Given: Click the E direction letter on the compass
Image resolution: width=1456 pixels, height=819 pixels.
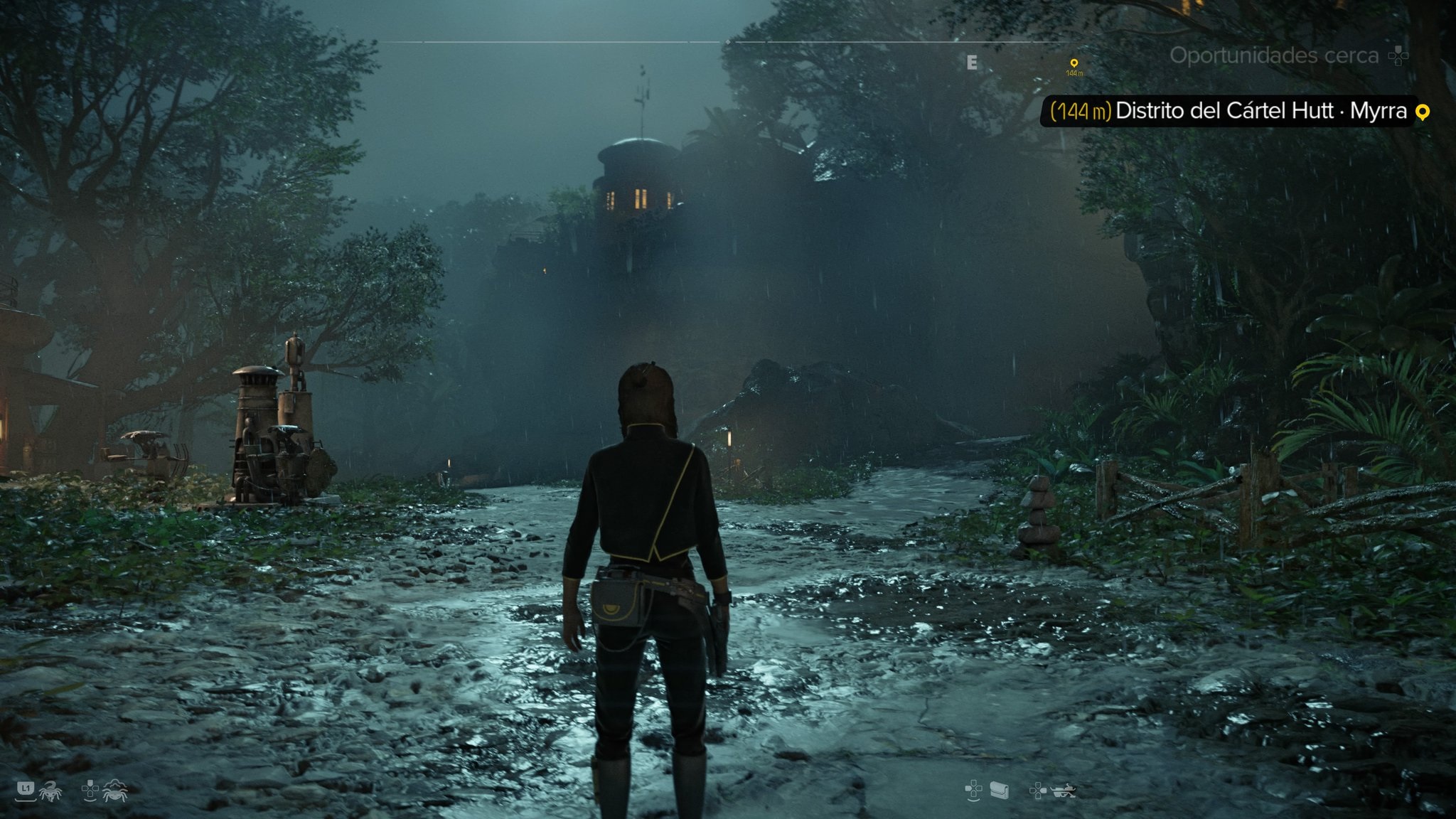Looking at the screenshot, I should [972, 63].
